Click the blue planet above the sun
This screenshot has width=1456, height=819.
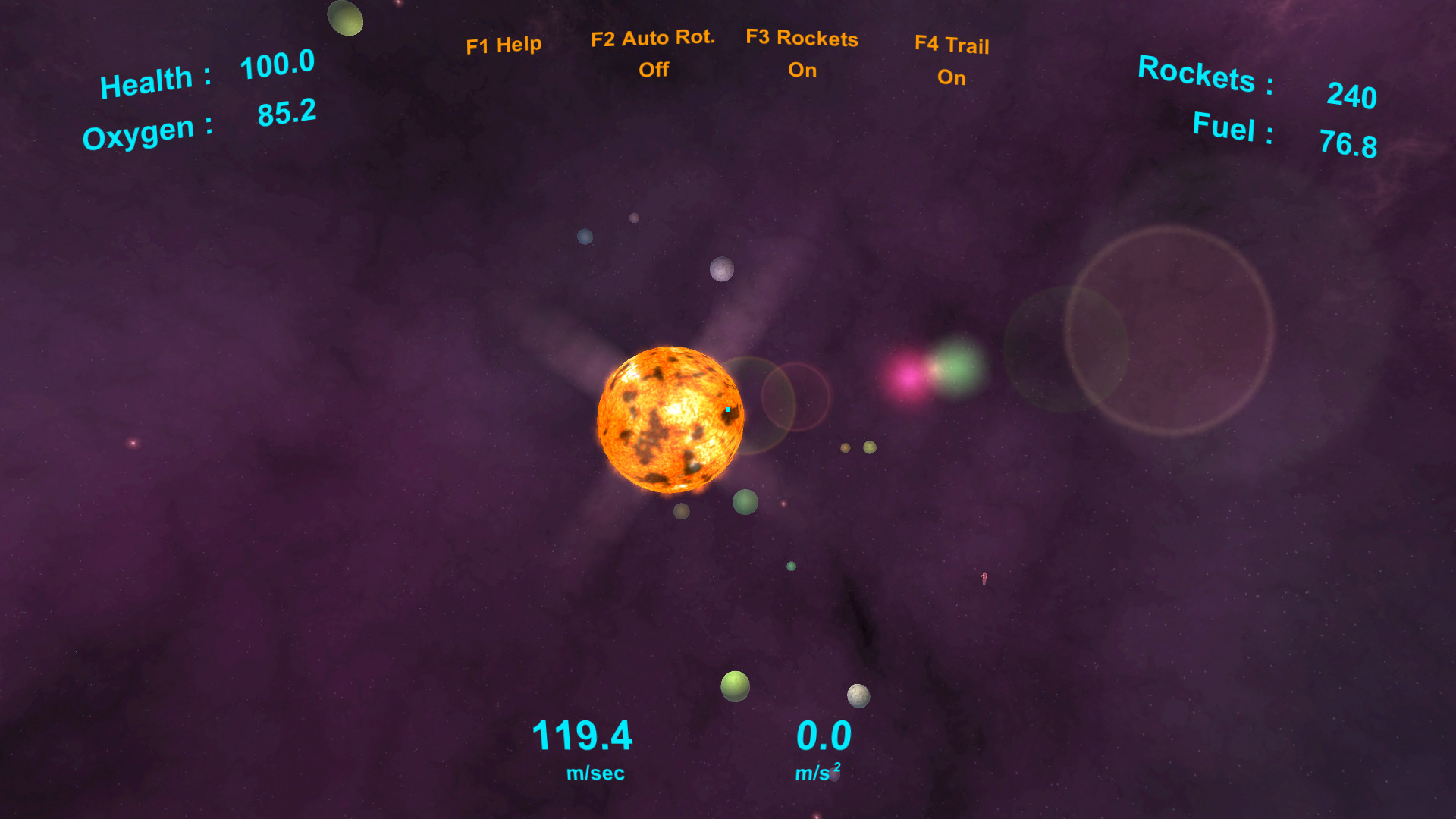(x=585, y=236)
